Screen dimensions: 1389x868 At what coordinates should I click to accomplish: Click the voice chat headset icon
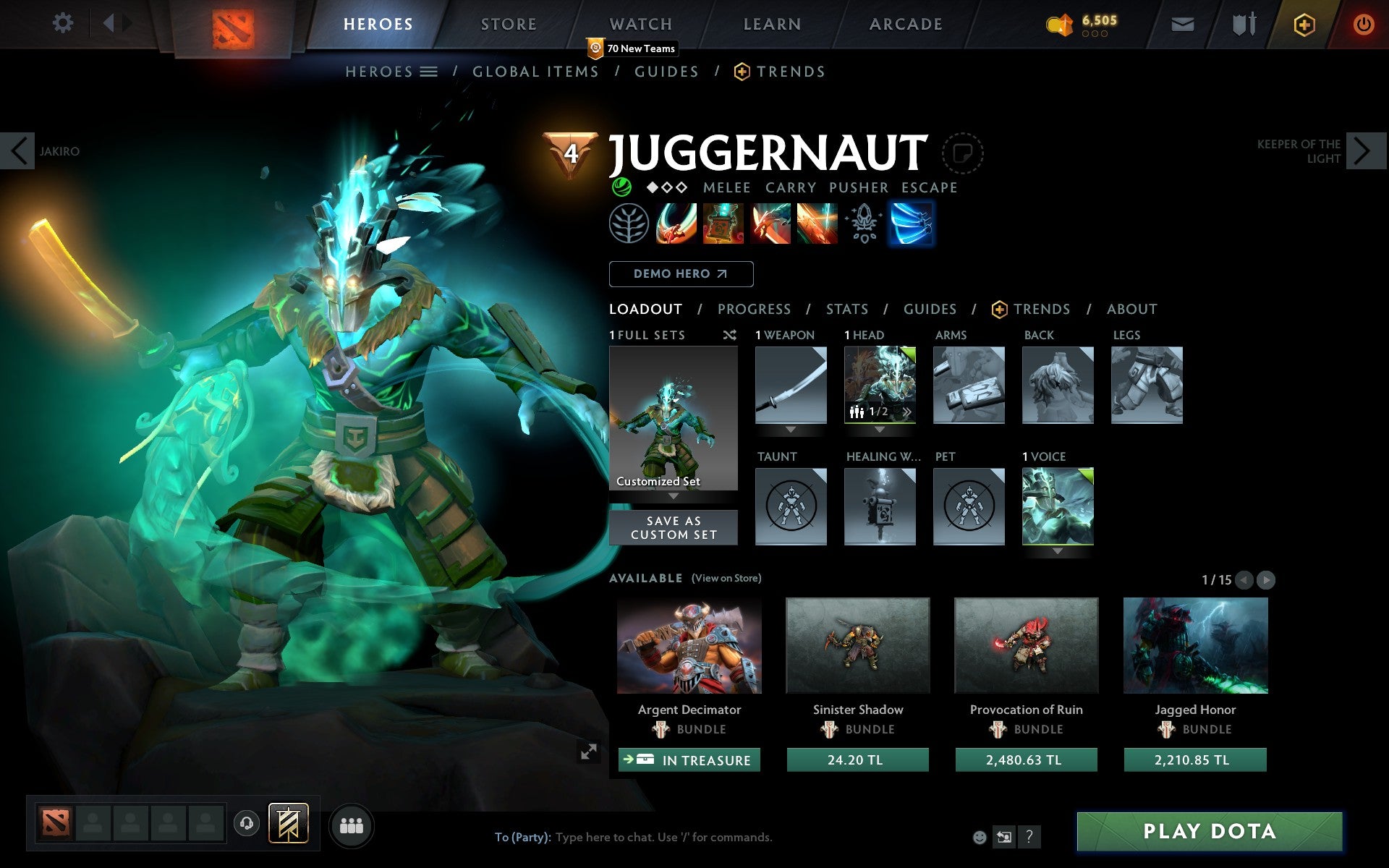247,822
